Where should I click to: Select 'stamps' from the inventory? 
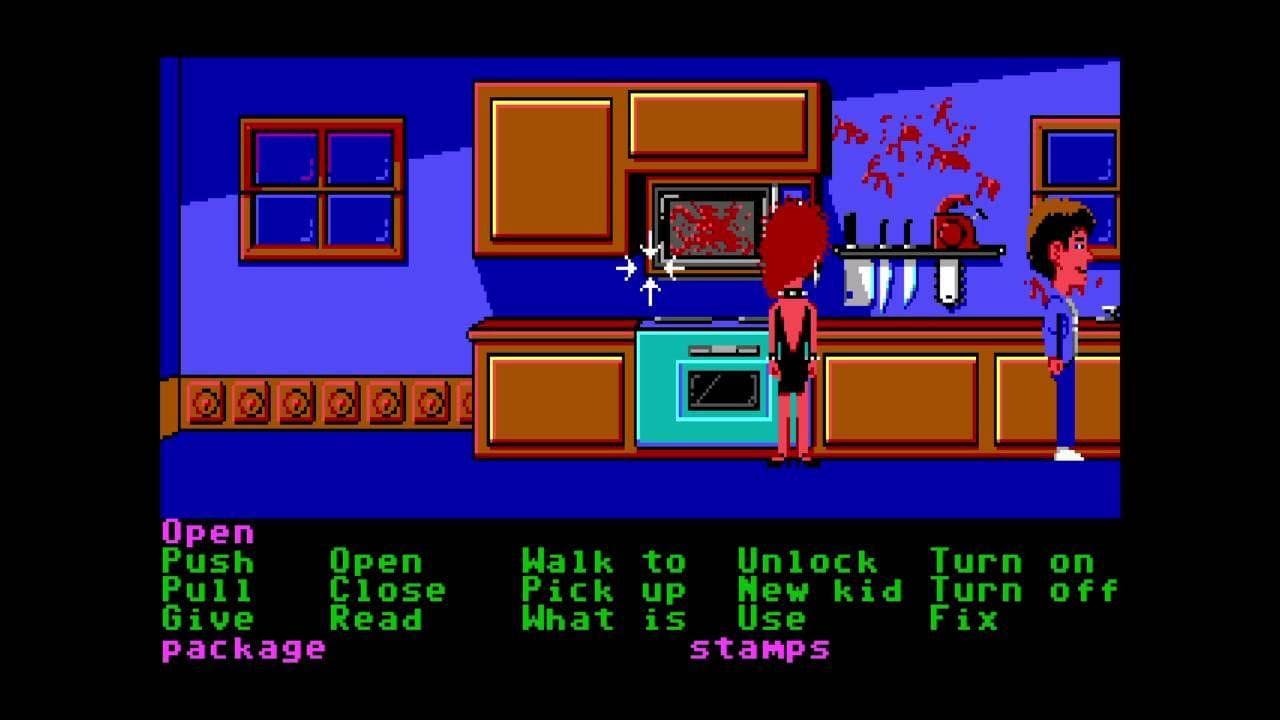click(762, 649)
